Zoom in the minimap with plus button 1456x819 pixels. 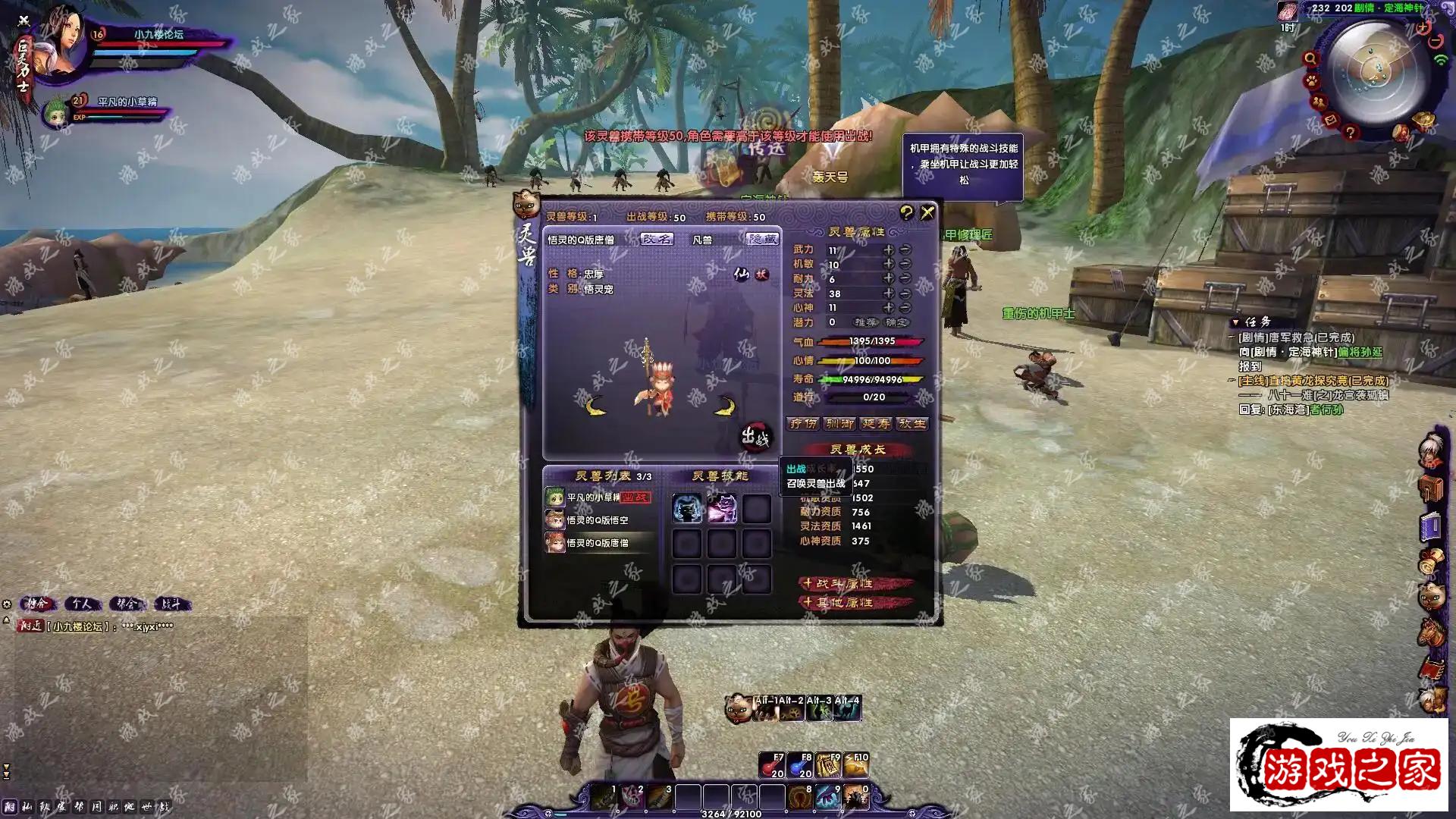1423,28
